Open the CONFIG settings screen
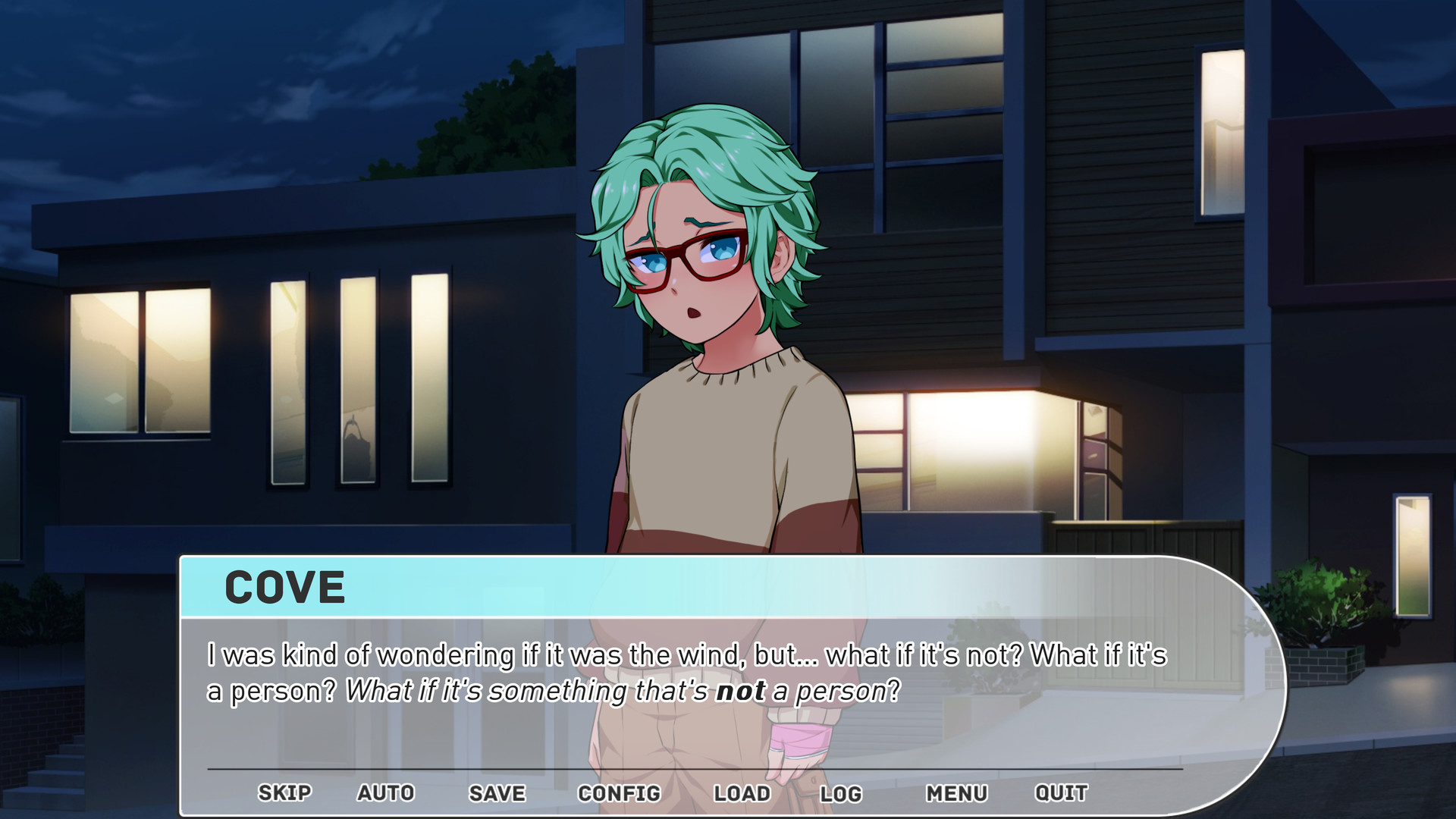The width and height of the screenshot is (1456, 819). click(620, 793)
